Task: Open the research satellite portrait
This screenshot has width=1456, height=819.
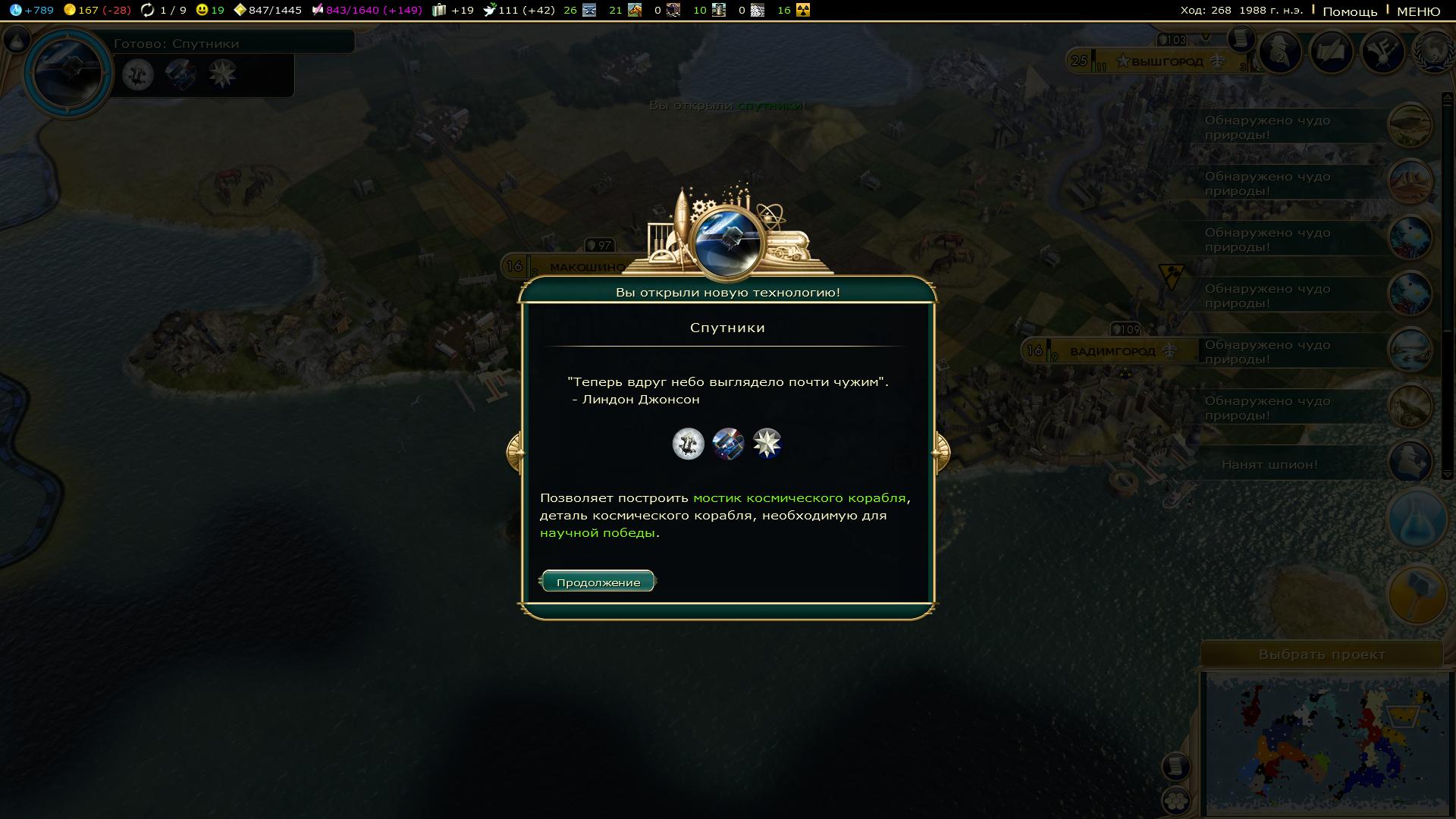Action: coord(68,72)
